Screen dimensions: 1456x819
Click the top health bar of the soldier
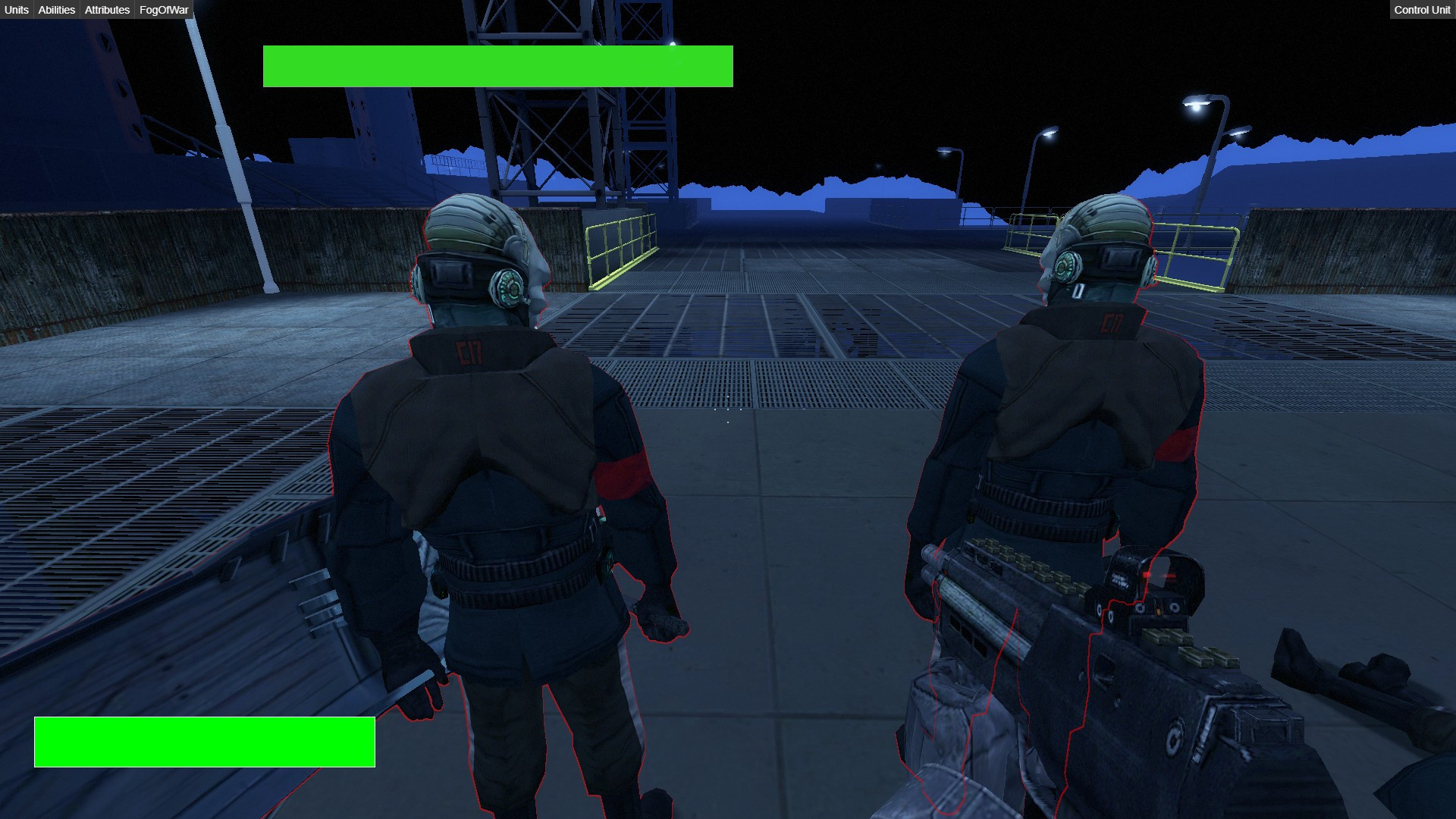(497, 66)
